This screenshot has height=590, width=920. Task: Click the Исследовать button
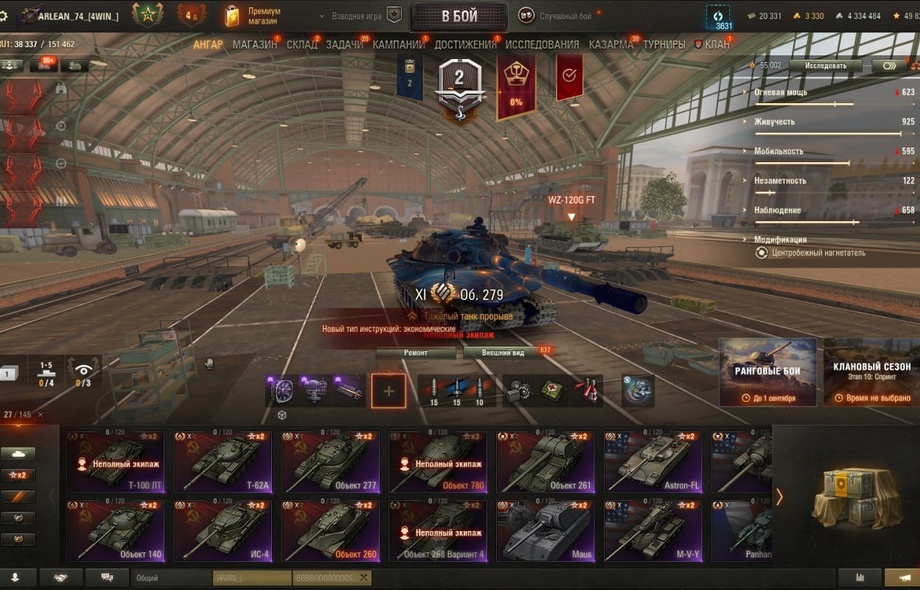825,66
